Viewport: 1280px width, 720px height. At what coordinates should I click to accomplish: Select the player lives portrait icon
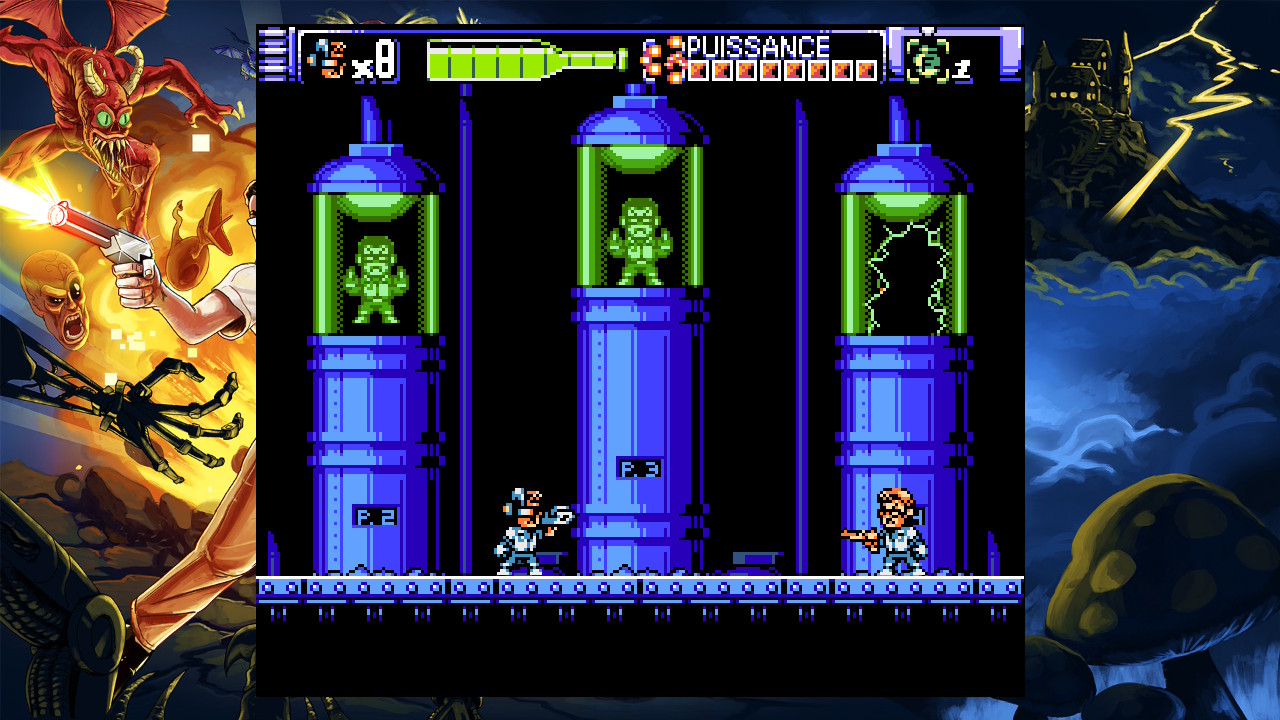[x=327, y=58]
